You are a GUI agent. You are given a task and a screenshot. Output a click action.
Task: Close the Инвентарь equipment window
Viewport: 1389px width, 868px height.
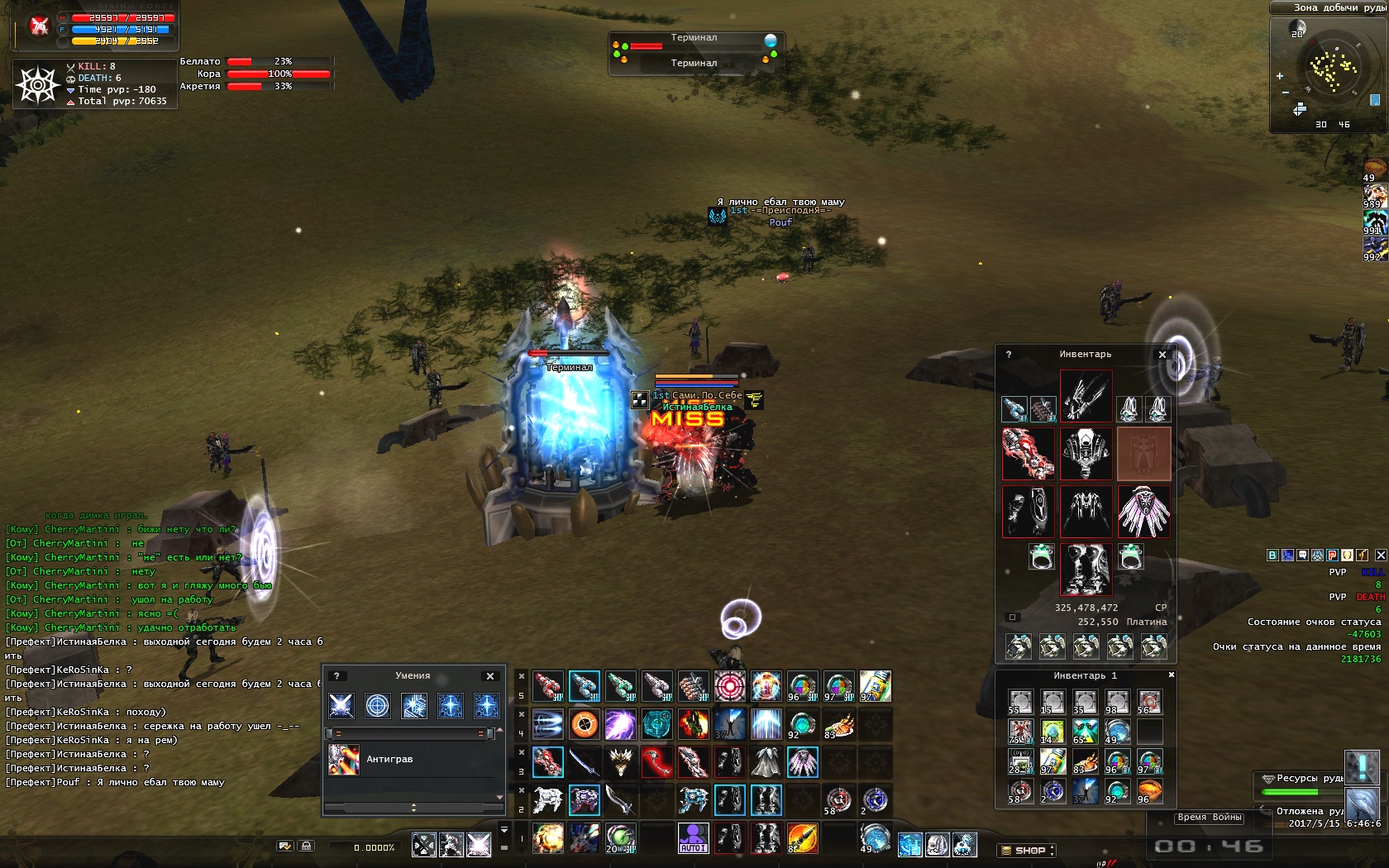[x=1162, y=355]
